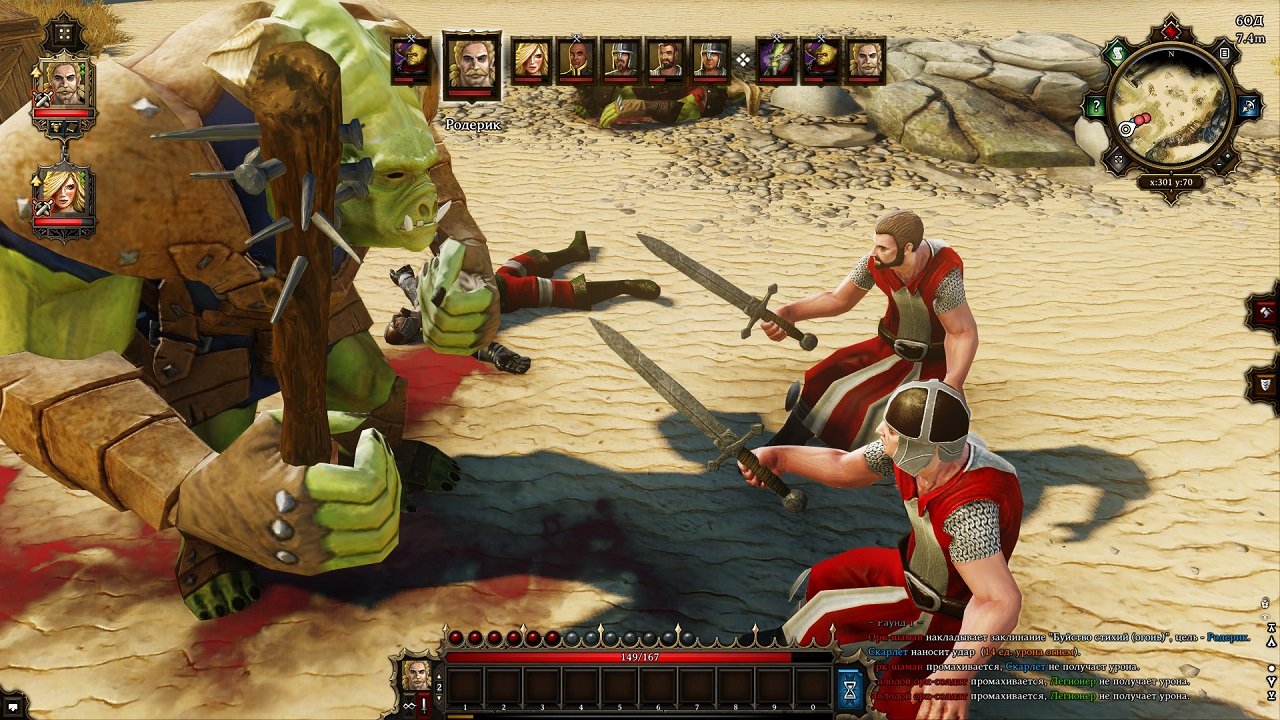
Task: Click the red 149/167 health bar
Action: click(x=640, y=656)
